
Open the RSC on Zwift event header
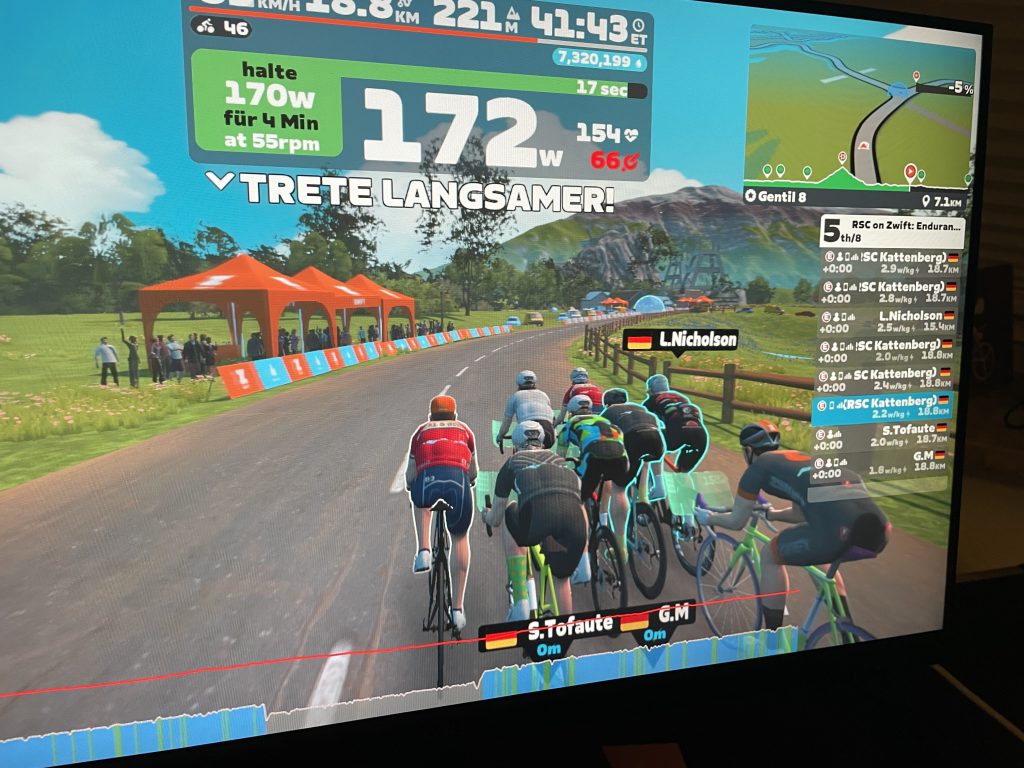coord(892,234)
